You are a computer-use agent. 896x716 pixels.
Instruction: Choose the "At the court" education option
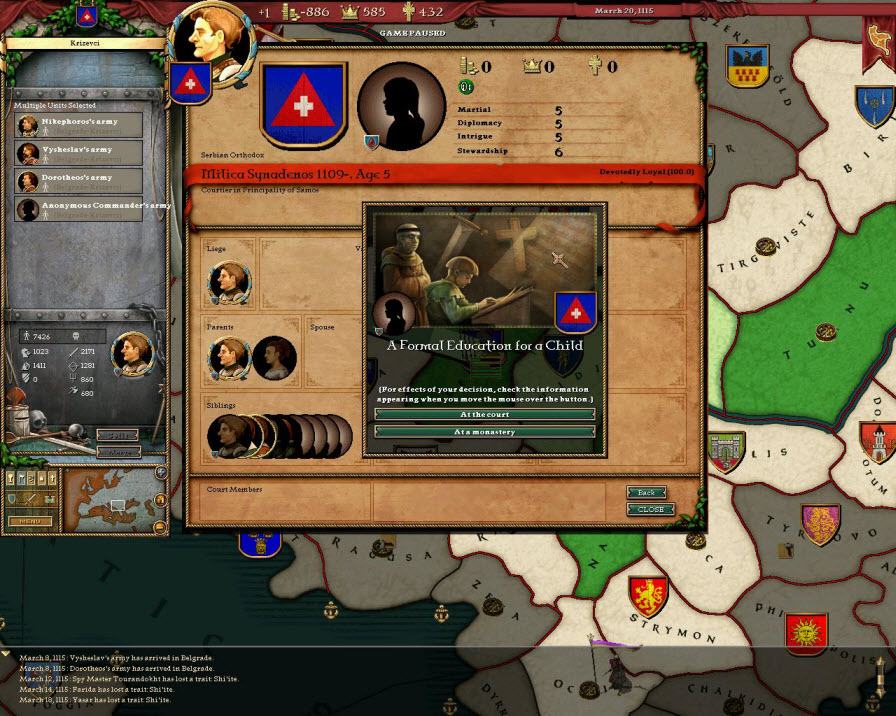coord(484,414)
